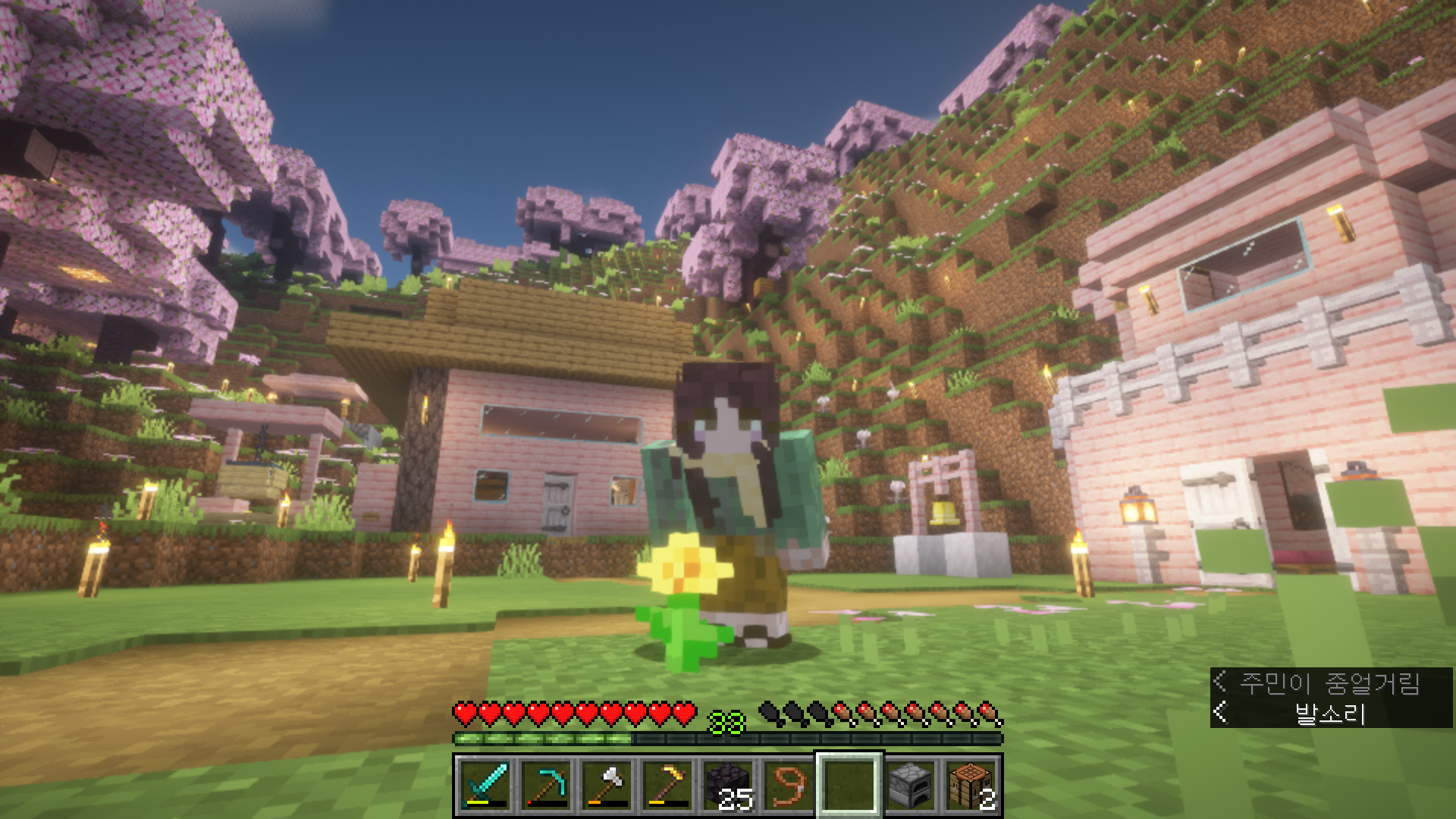Pick the lead item slot
Screen dimensions: 1456x819
click(788, 785)
